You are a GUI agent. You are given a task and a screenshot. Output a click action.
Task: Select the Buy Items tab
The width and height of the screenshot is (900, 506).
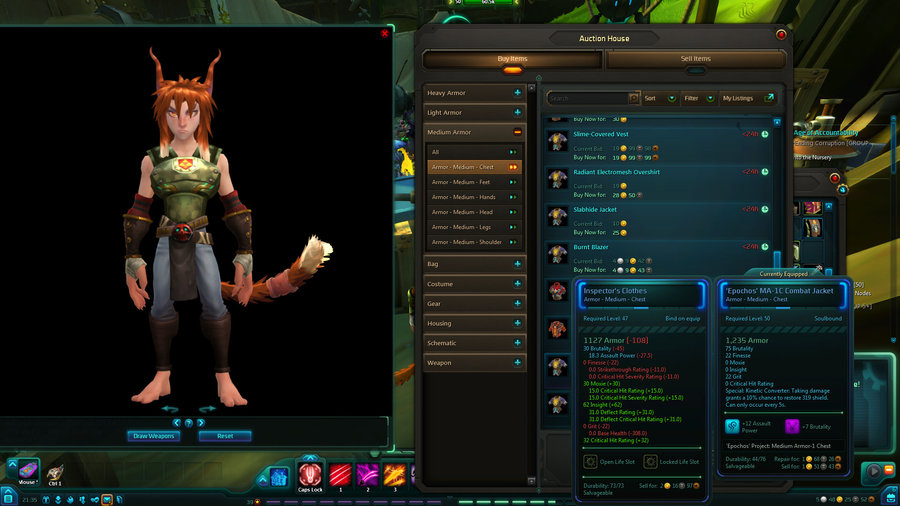(512, 59)
